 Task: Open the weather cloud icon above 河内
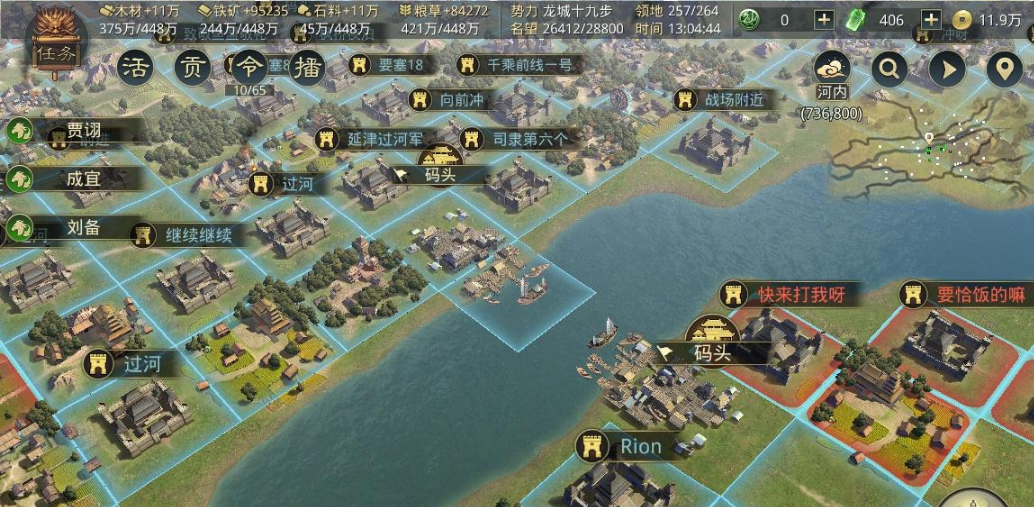click(832, 68)
